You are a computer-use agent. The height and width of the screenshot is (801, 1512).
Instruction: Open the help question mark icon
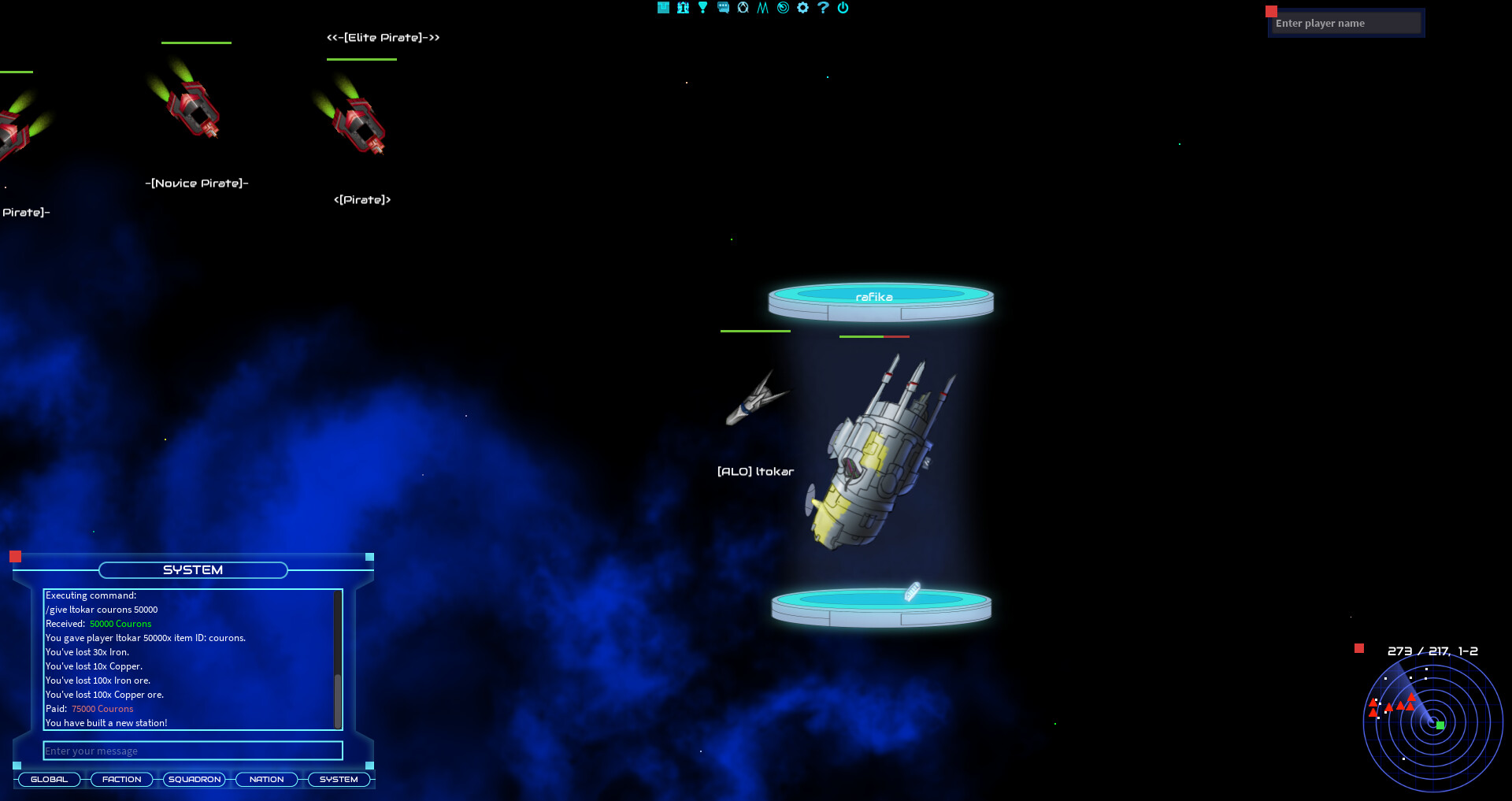click(x=823, y=8)
